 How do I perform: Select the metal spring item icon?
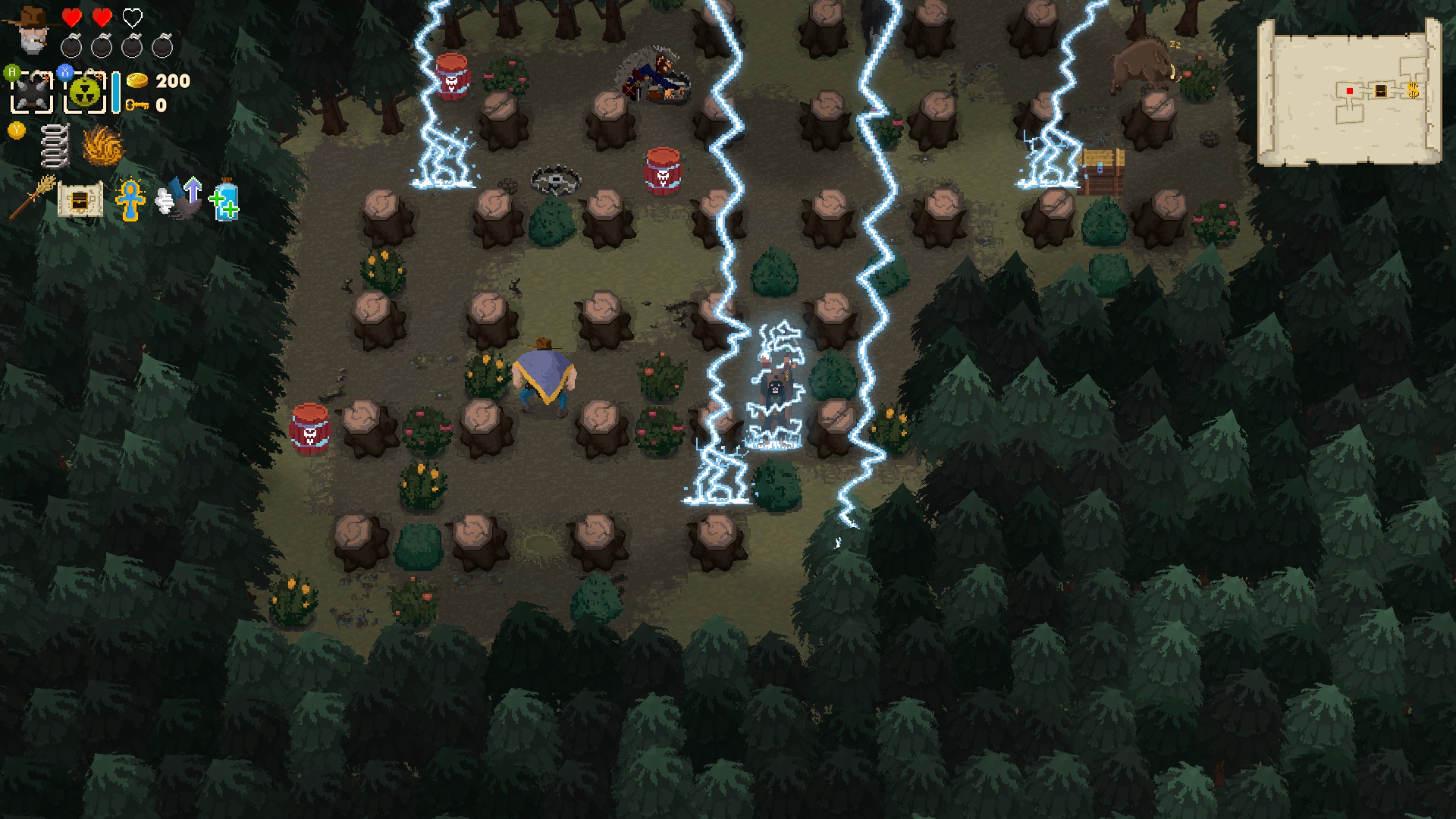click(55, 145)
